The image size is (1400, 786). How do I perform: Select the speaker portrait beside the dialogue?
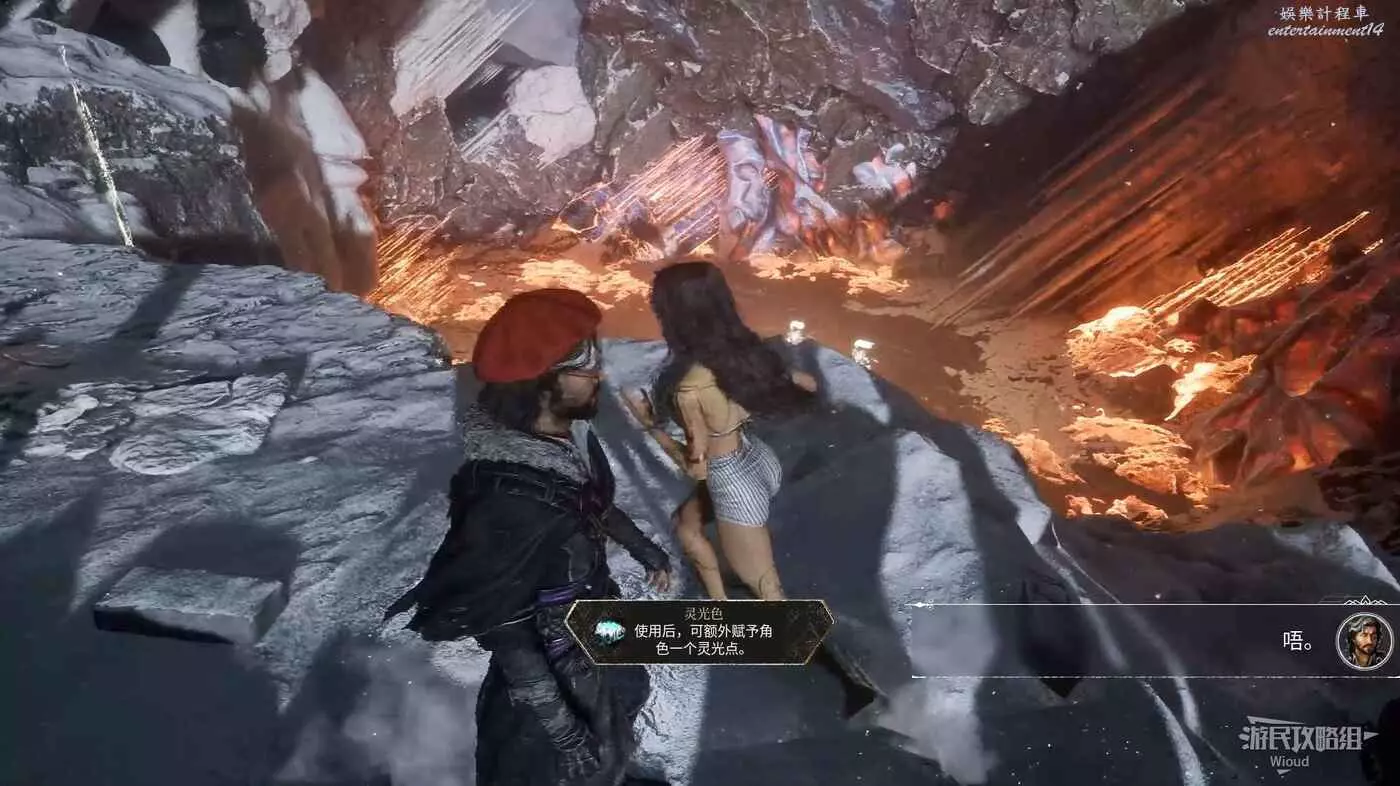point(1363,641)
